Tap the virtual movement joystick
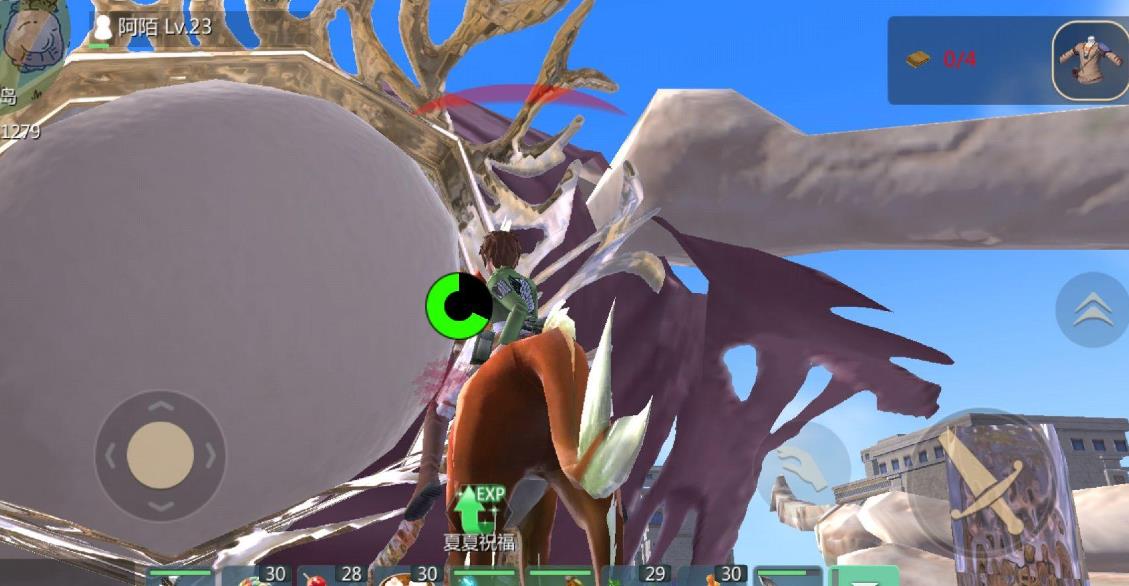1129x586 pixels. coord(160,455)
